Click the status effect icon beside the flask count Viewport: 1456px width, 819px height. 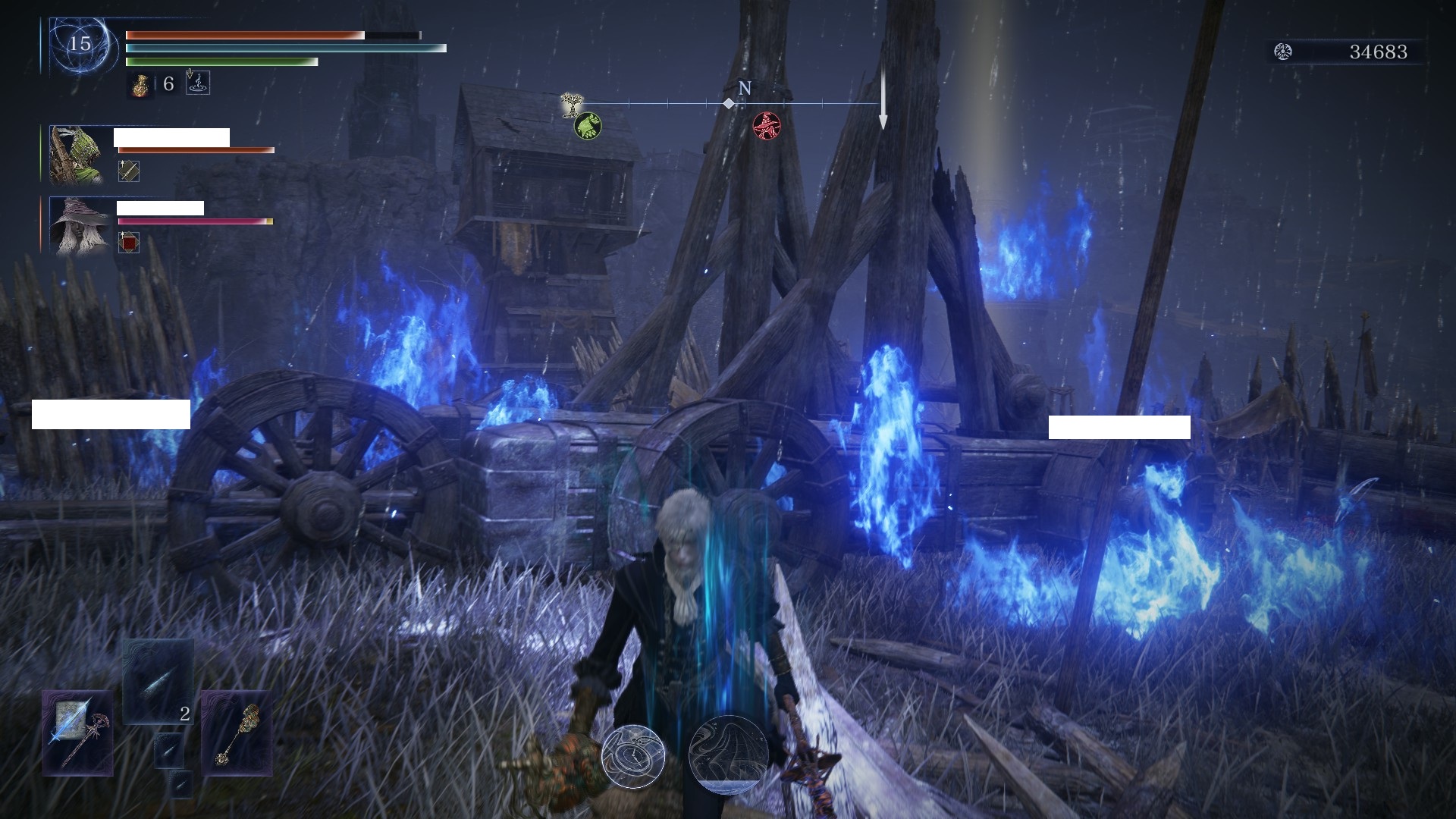(197, 83)
